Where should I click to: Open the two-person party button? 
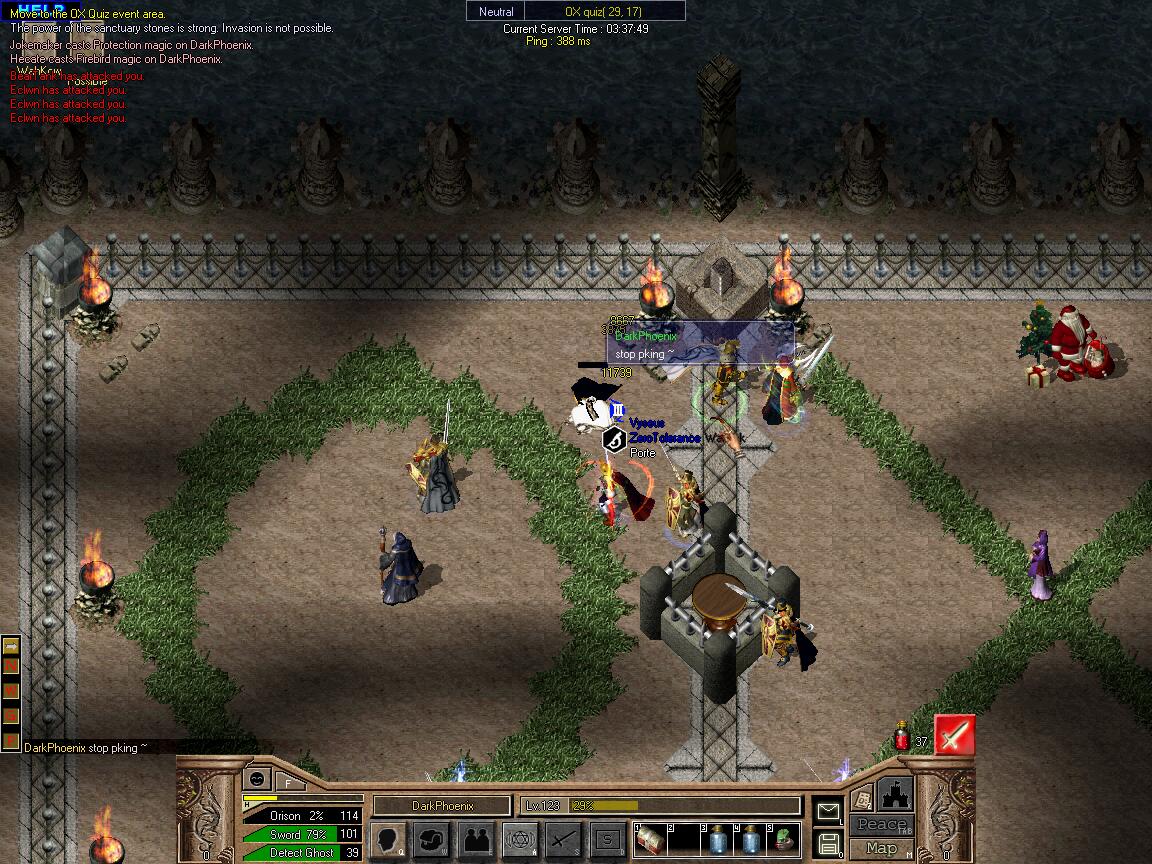coord(476,838)
